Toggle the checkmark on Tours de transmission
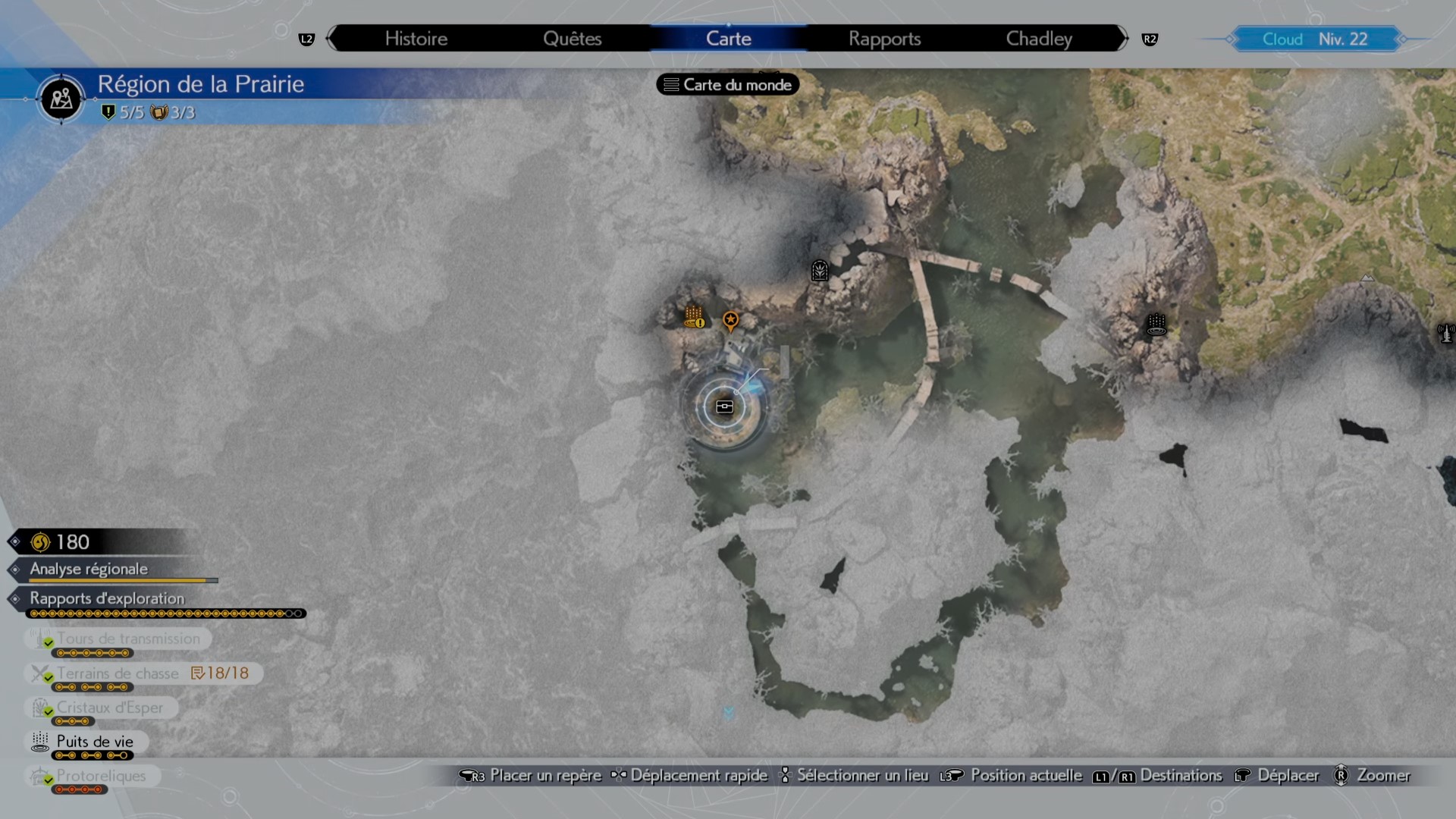This screenshot has width=1456, height=819. (49, 644)
